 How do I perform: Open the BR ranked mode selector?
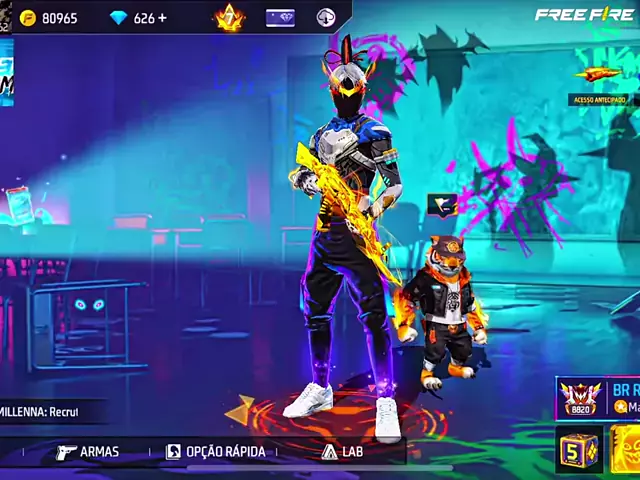point(598,398)
